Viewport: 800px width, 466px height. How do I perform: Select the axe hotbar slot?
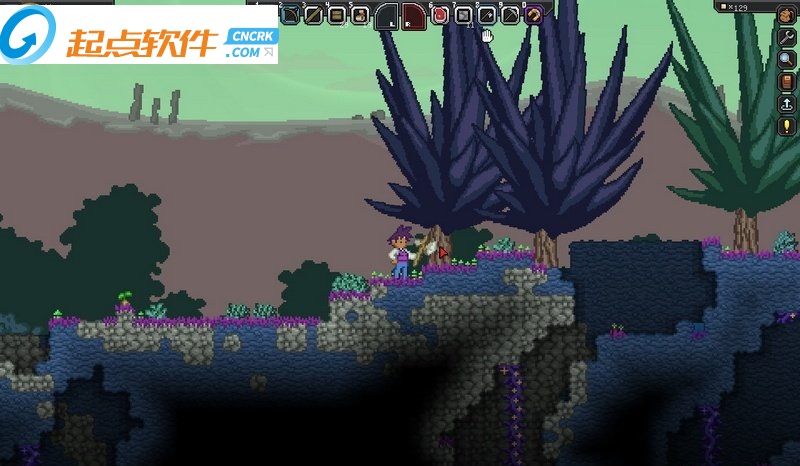point(487,14)
